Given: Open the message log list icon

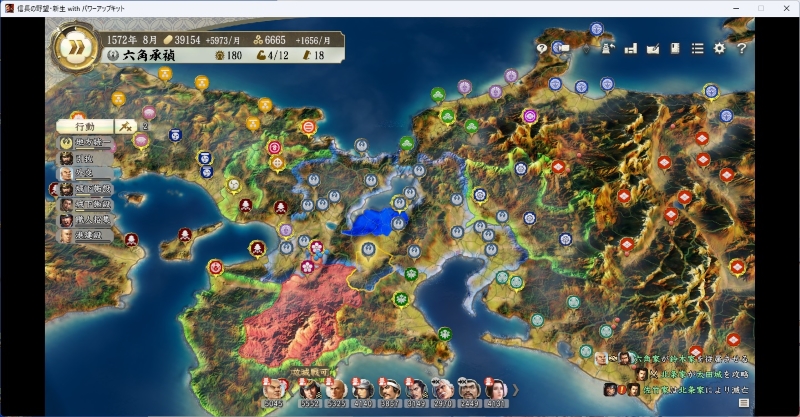Looking at the screenshot, I should [743, 402].
